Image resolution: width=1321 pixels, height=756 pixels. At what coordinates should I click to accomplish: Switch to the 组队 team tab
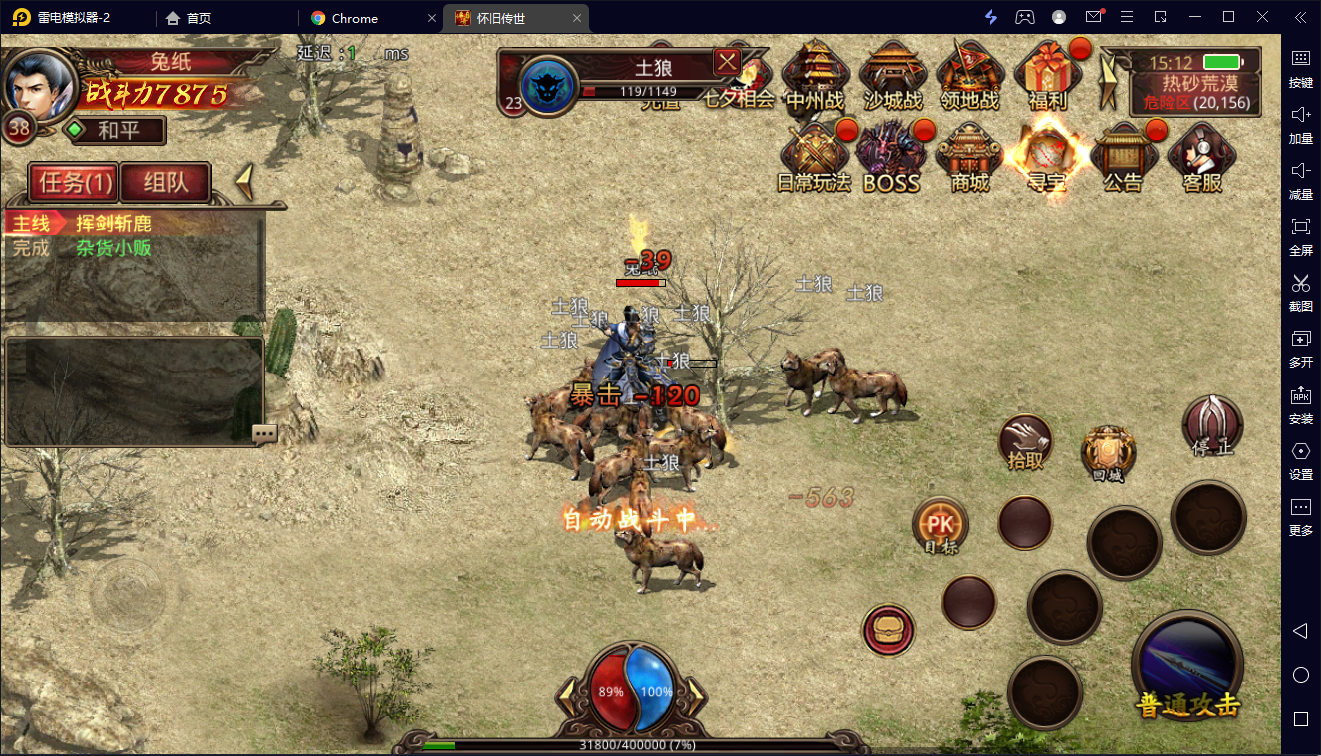pyautogui.click(x=165, y=182)
